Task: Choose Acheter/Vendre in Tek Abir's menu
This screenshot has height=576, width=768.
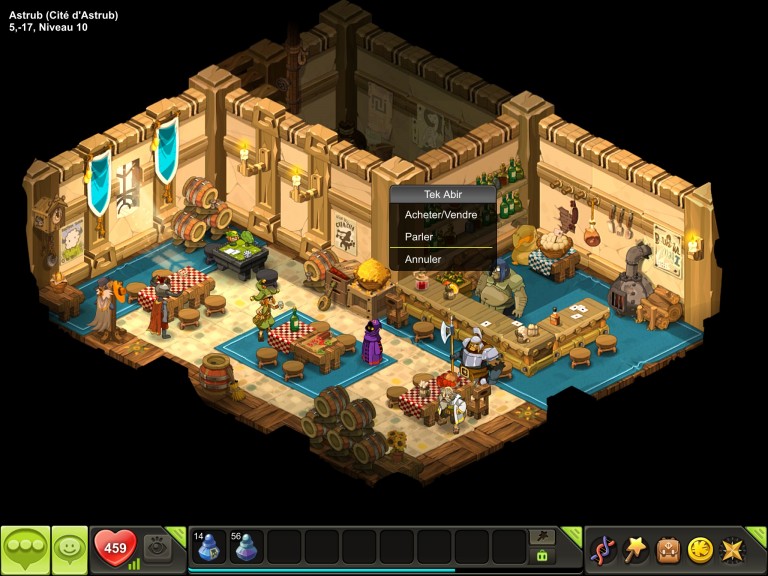Action: point(441,215)
